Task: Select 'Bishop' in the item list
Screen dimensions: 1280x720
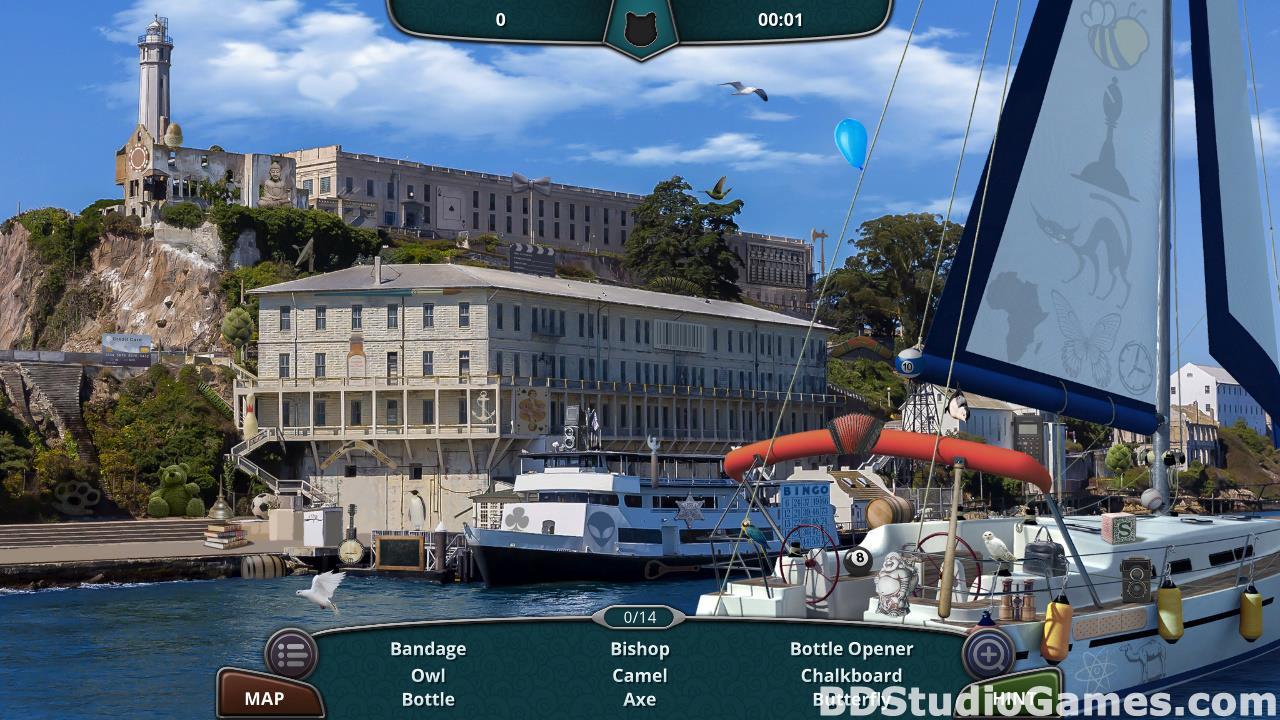Action: click(x=640, y=649)
